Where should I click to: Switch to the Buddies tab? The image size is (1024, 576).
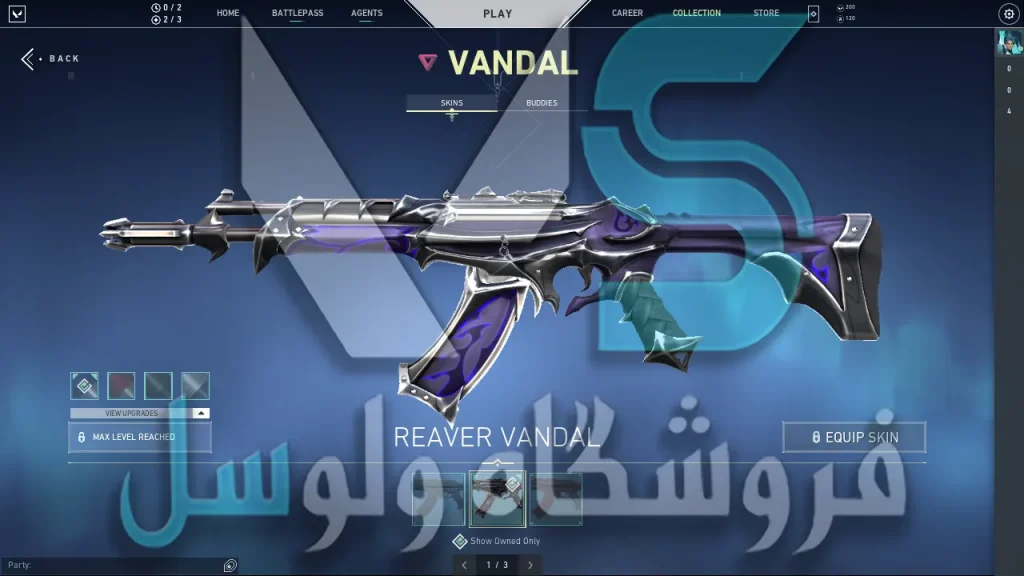click(x=541, y=103)
